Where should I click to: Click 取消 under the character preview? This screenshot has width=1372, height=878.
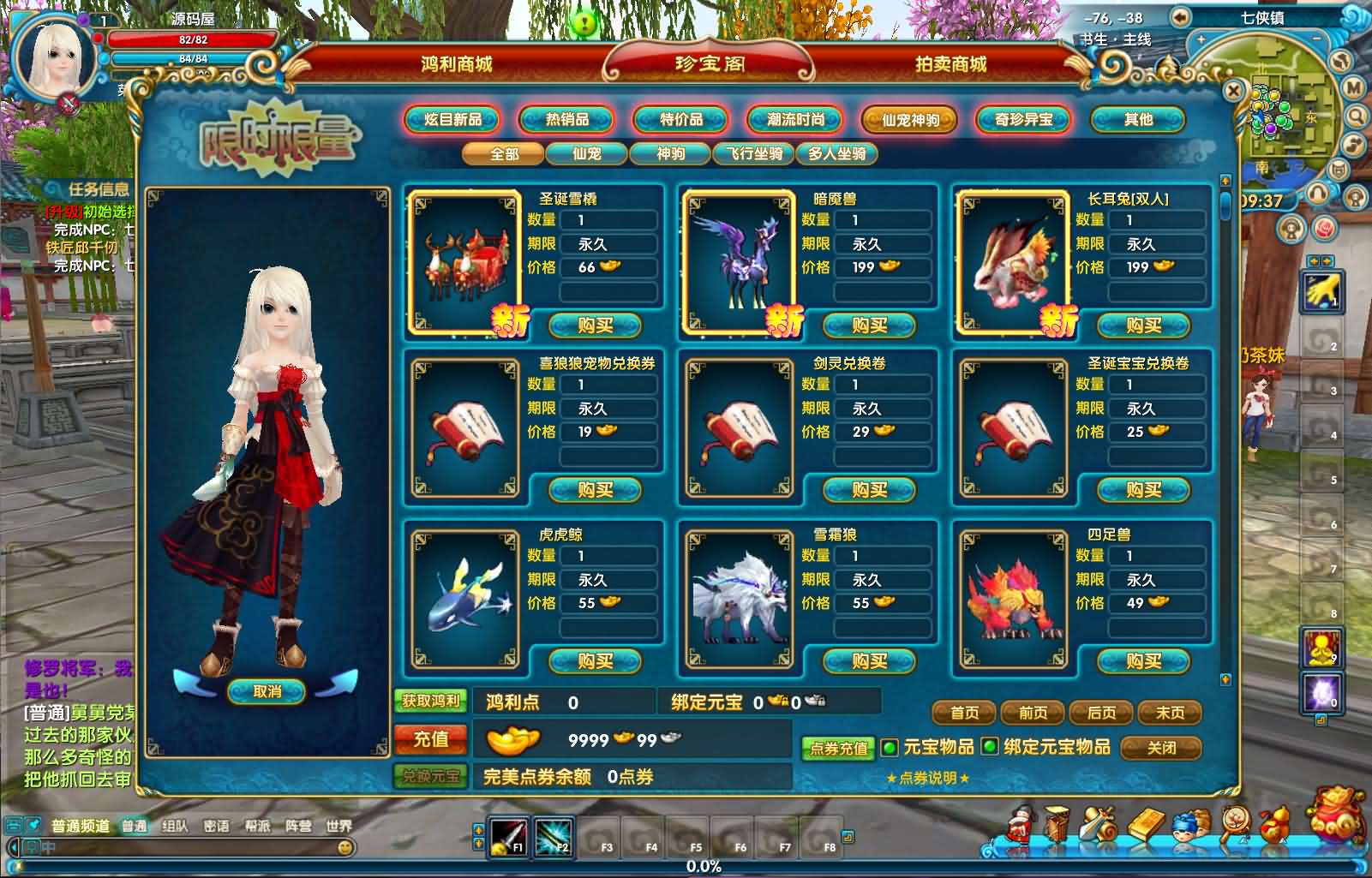(267, 691)
